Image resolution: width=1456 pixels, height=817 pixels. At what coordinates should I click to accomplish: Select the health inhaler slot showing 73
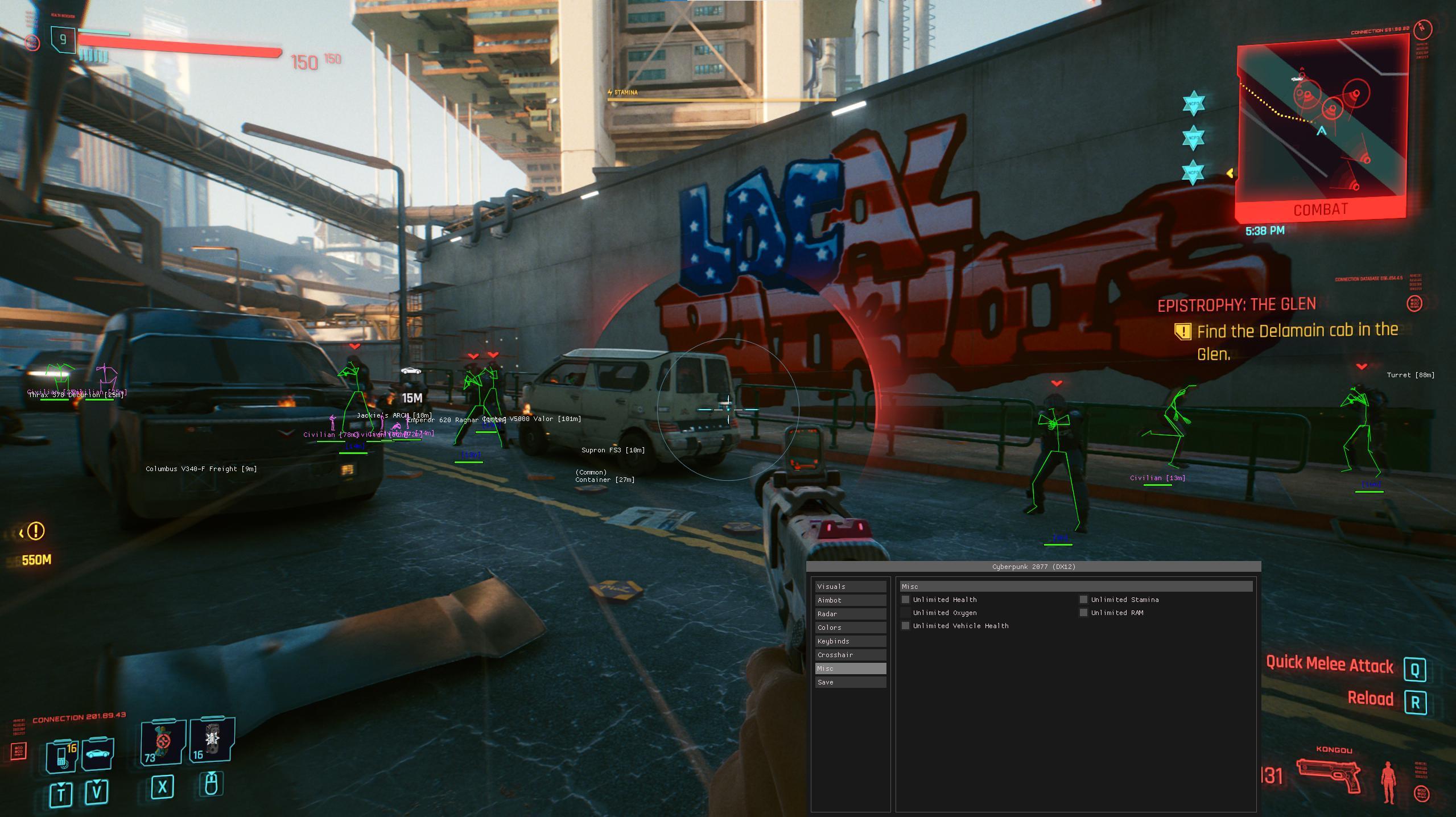(163, 742)
